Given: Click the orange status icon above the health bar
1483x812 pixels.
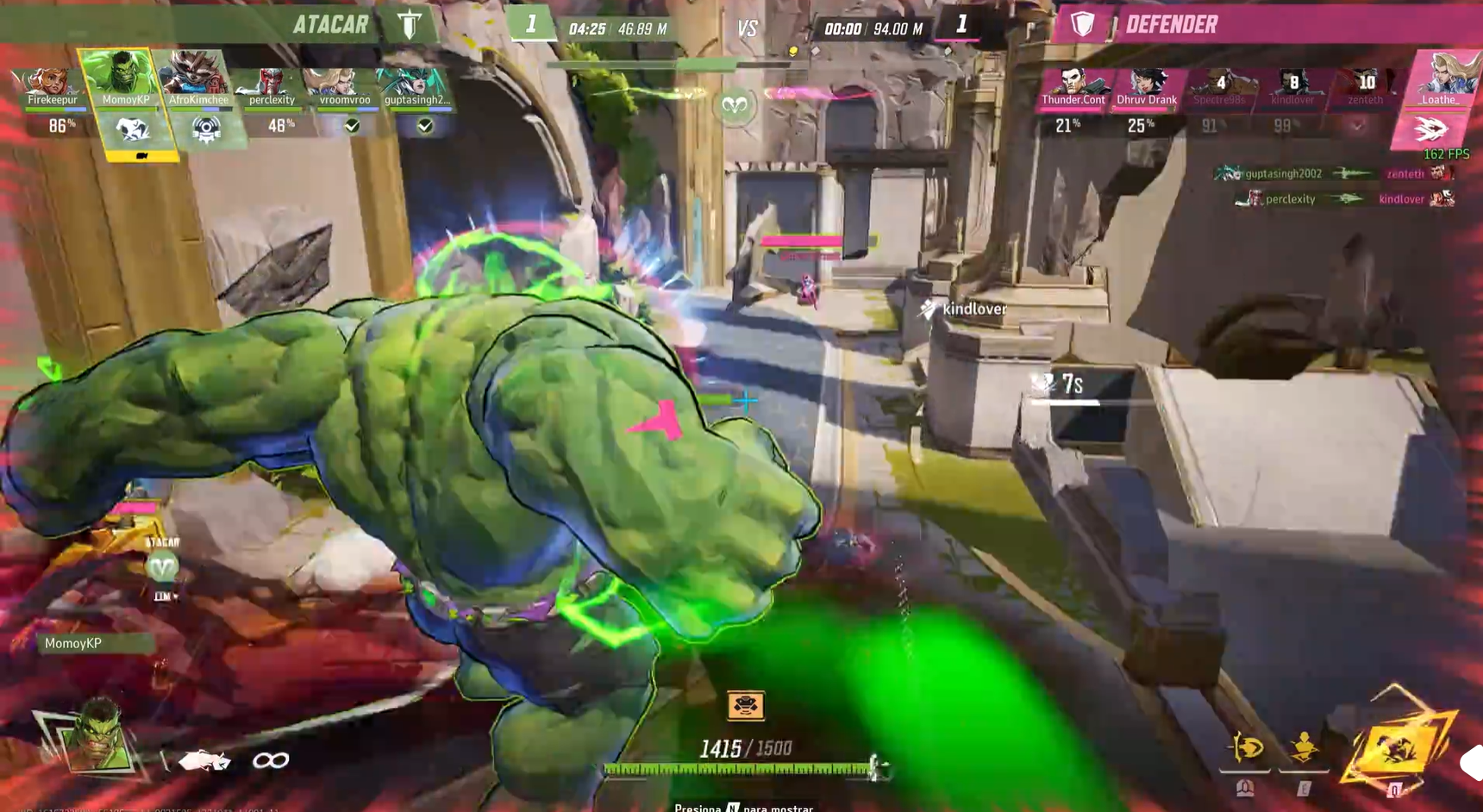Looking at the screenshot, I should point(746,706).
